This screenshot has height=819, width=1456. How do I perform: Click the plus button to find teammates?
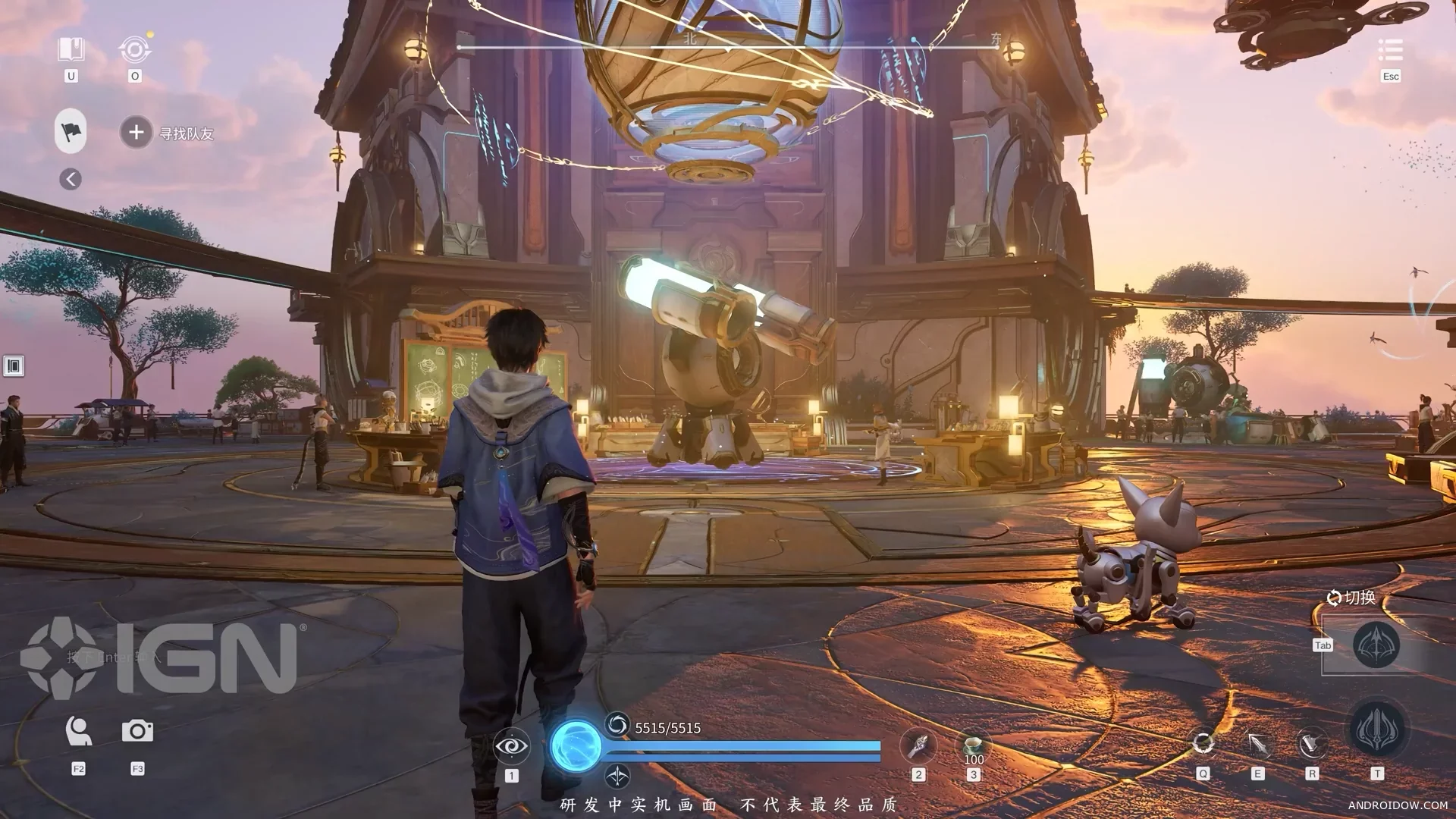coord(136,133)
